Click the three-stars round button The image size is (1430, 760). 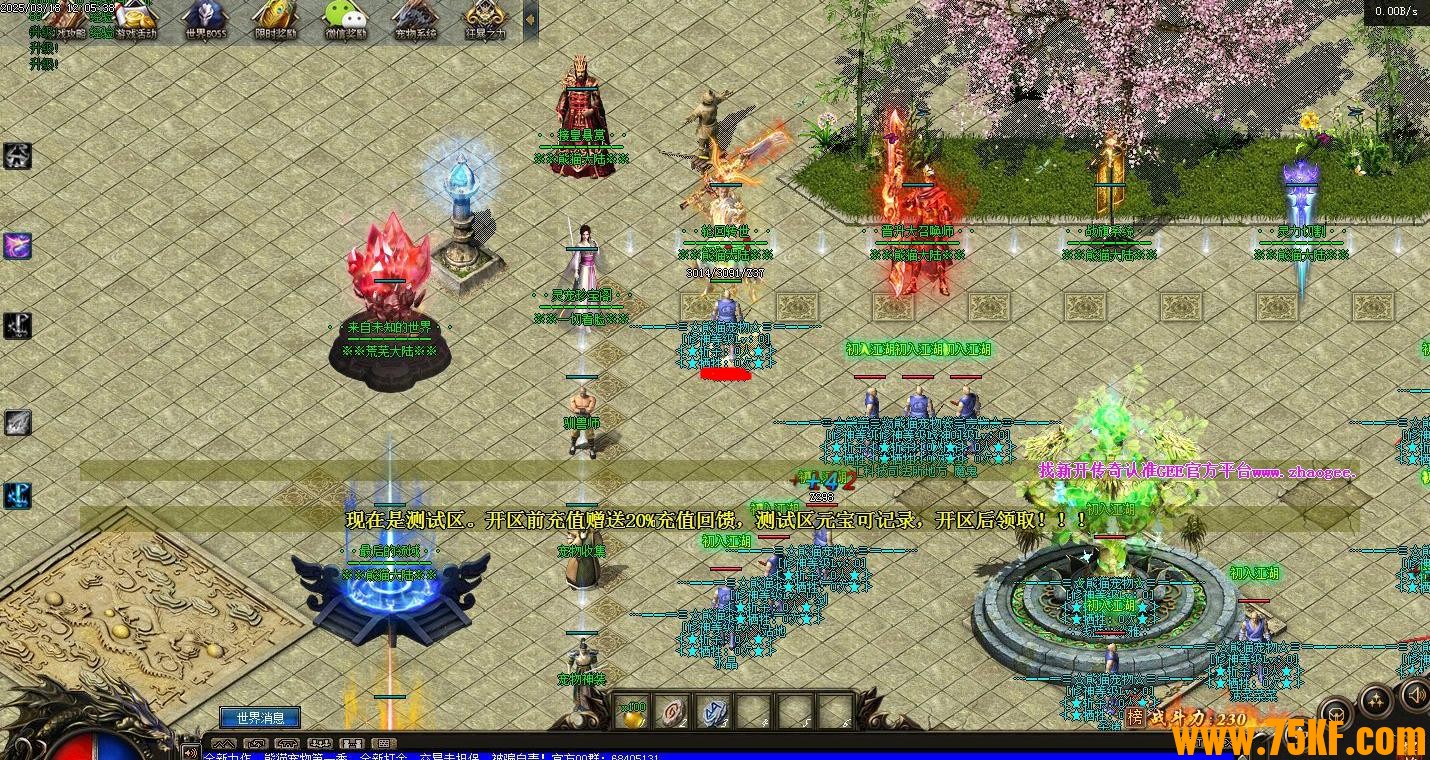1375,700
